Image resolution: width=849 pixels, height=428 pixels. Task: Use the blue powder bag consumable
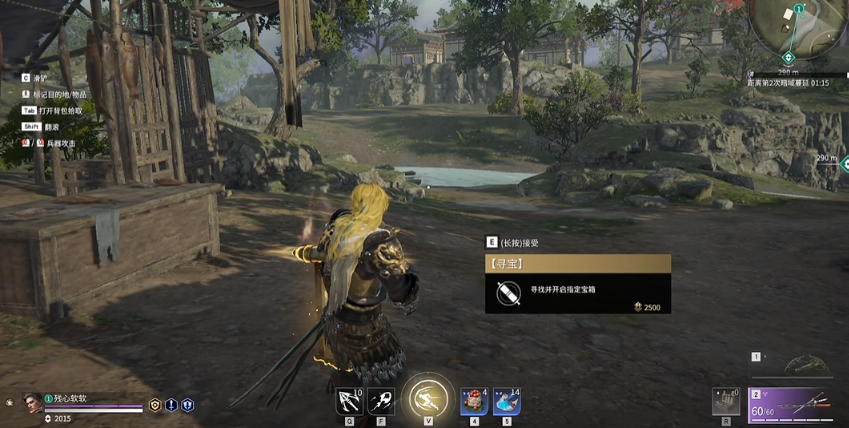point(506,402)
